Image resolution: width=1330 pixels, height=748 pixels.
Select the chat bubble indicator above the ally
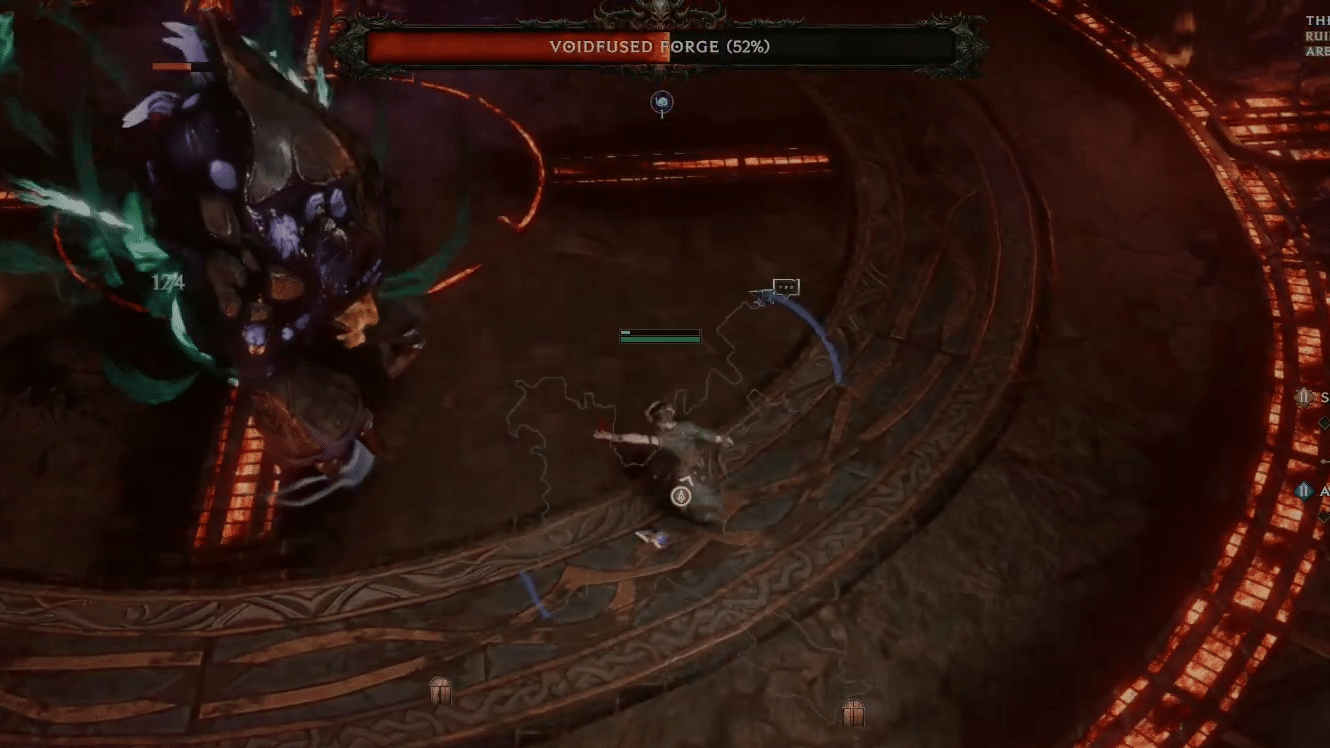(784, 286)
